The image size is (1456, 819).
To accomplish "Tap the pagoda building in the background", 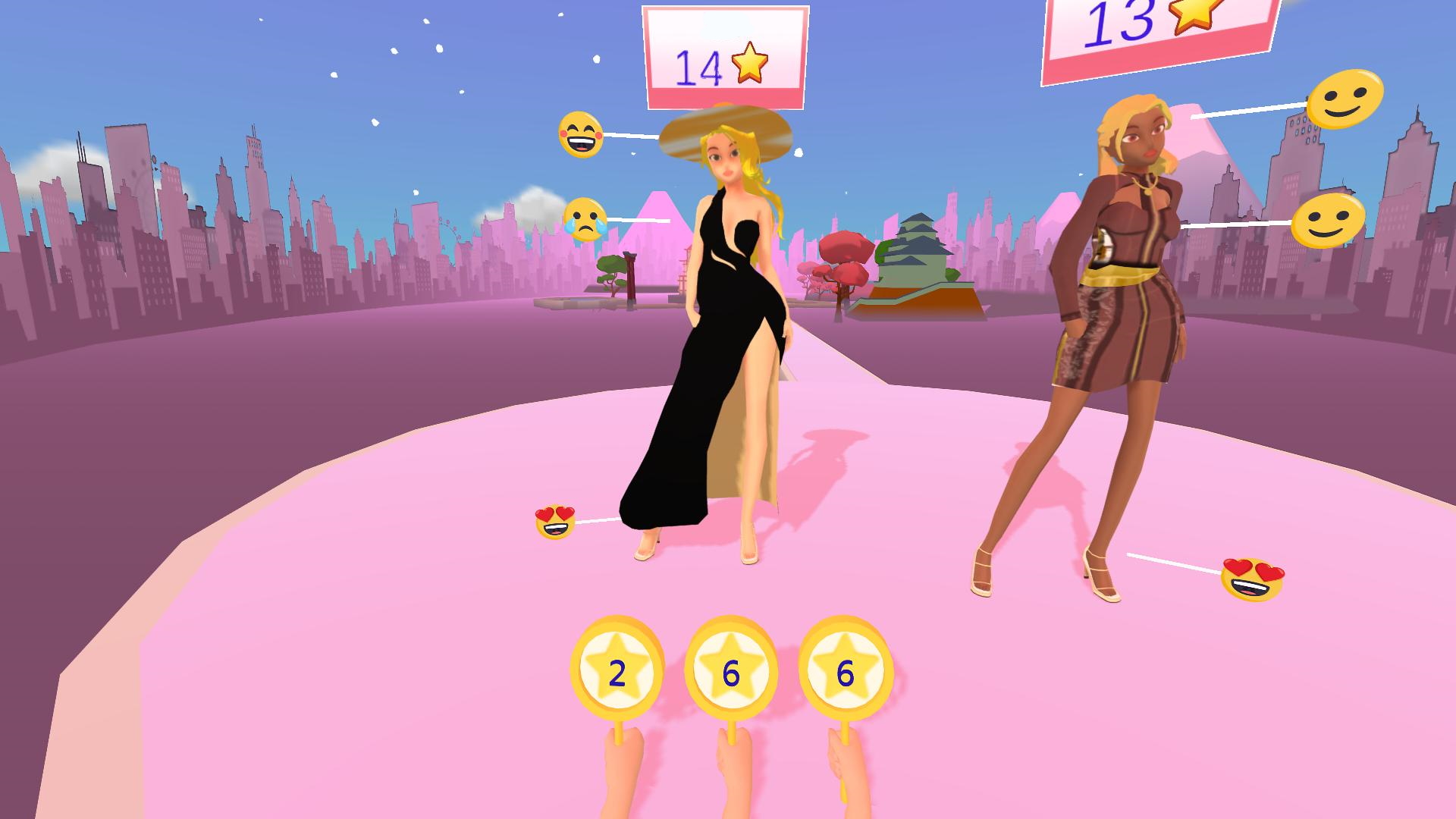I will point(918,250).
